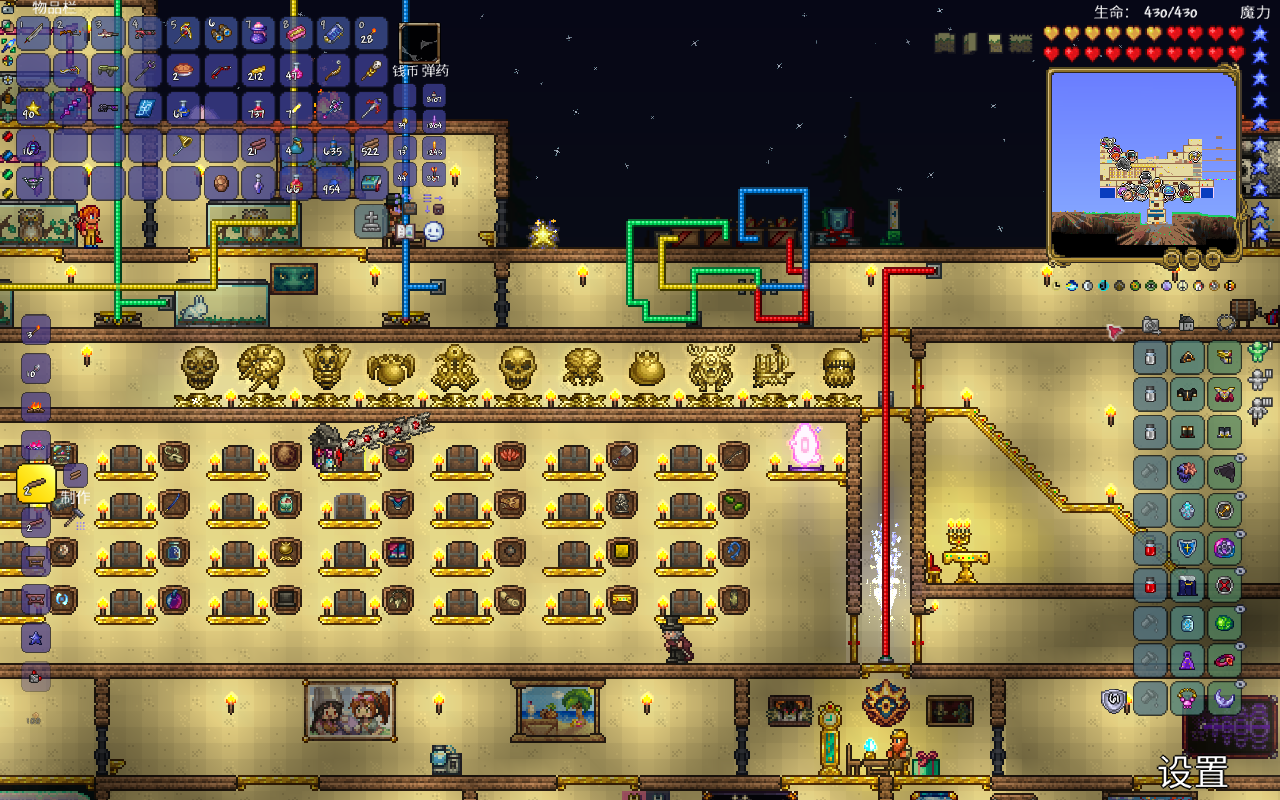The height and width of the screenshot is (800, 1280).
Task: Open the housing menu house icon
Action: click(1186, 323)
